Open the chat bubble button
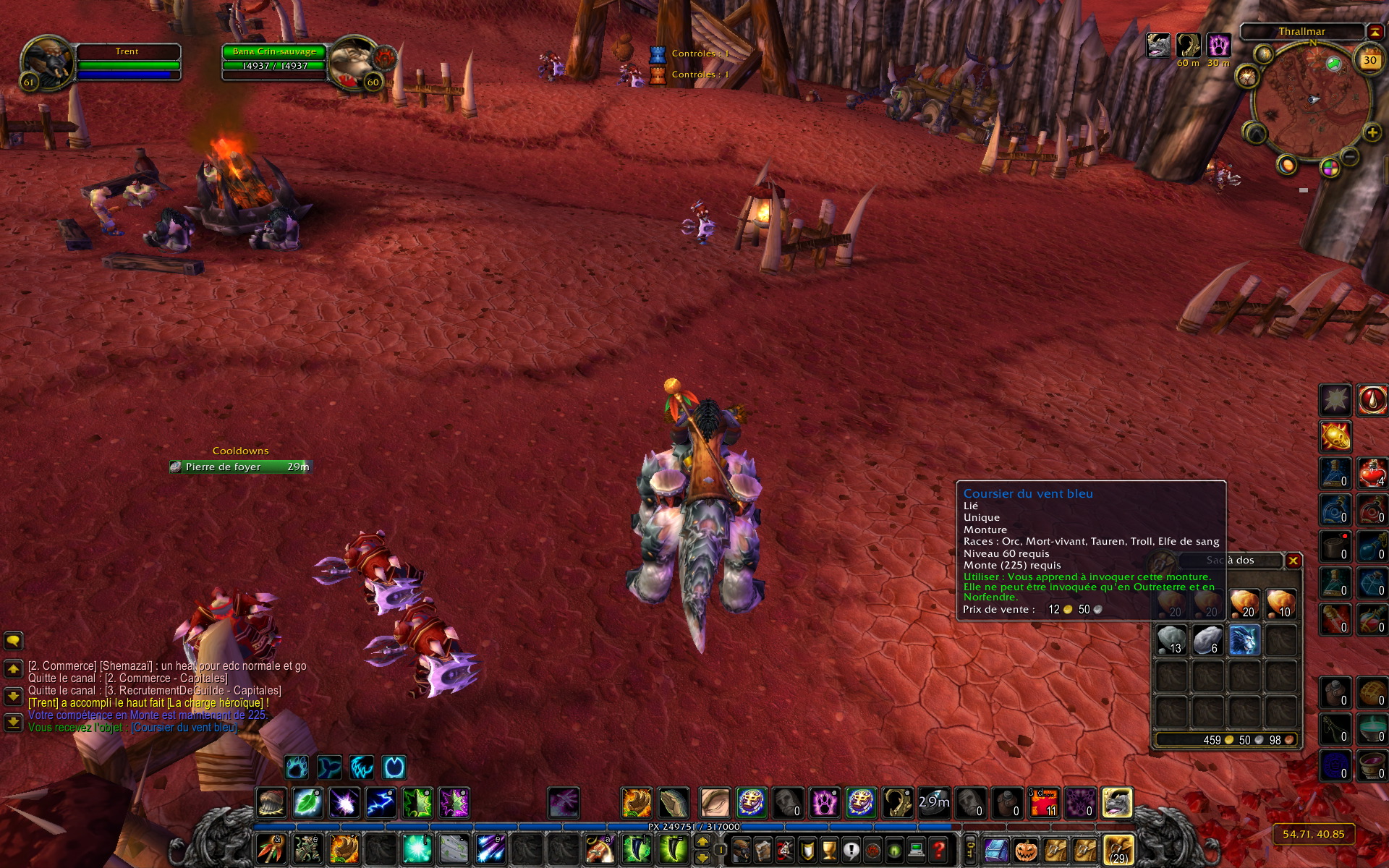1389x868 pixels. click(x=13, y=641)
